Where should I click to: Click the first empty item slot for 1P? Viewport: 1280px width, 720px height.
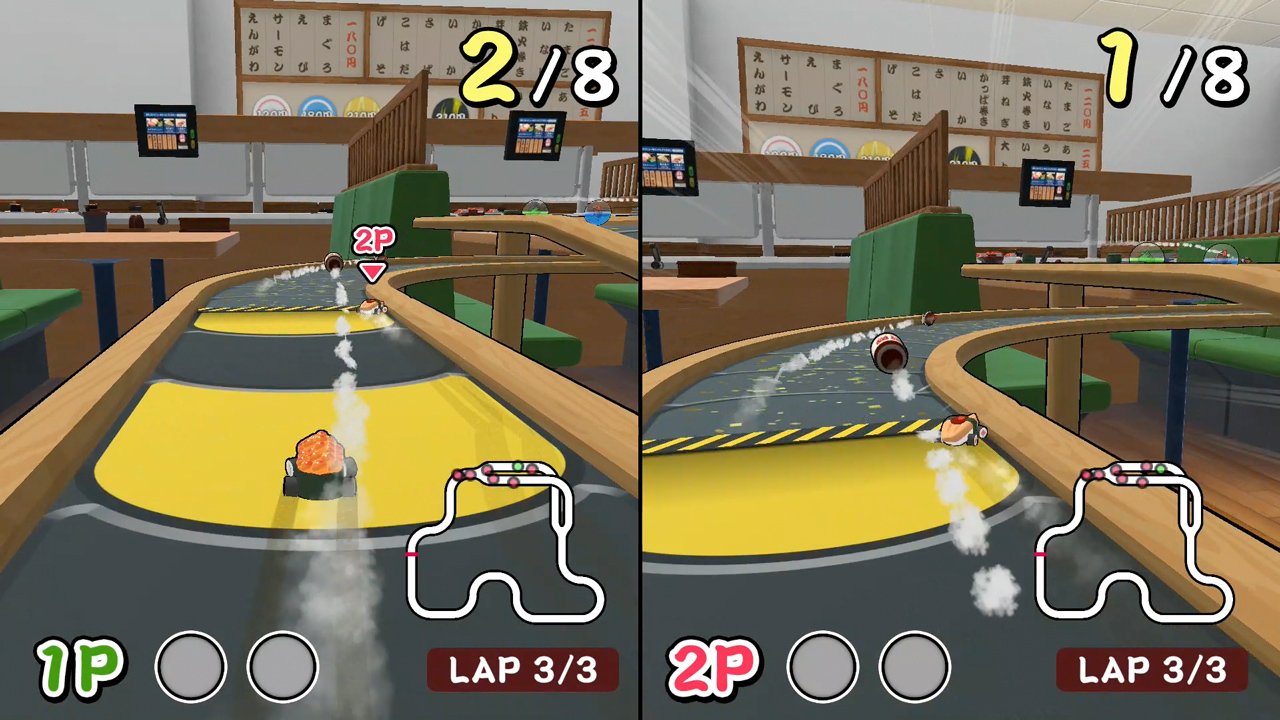coord(191,666)
